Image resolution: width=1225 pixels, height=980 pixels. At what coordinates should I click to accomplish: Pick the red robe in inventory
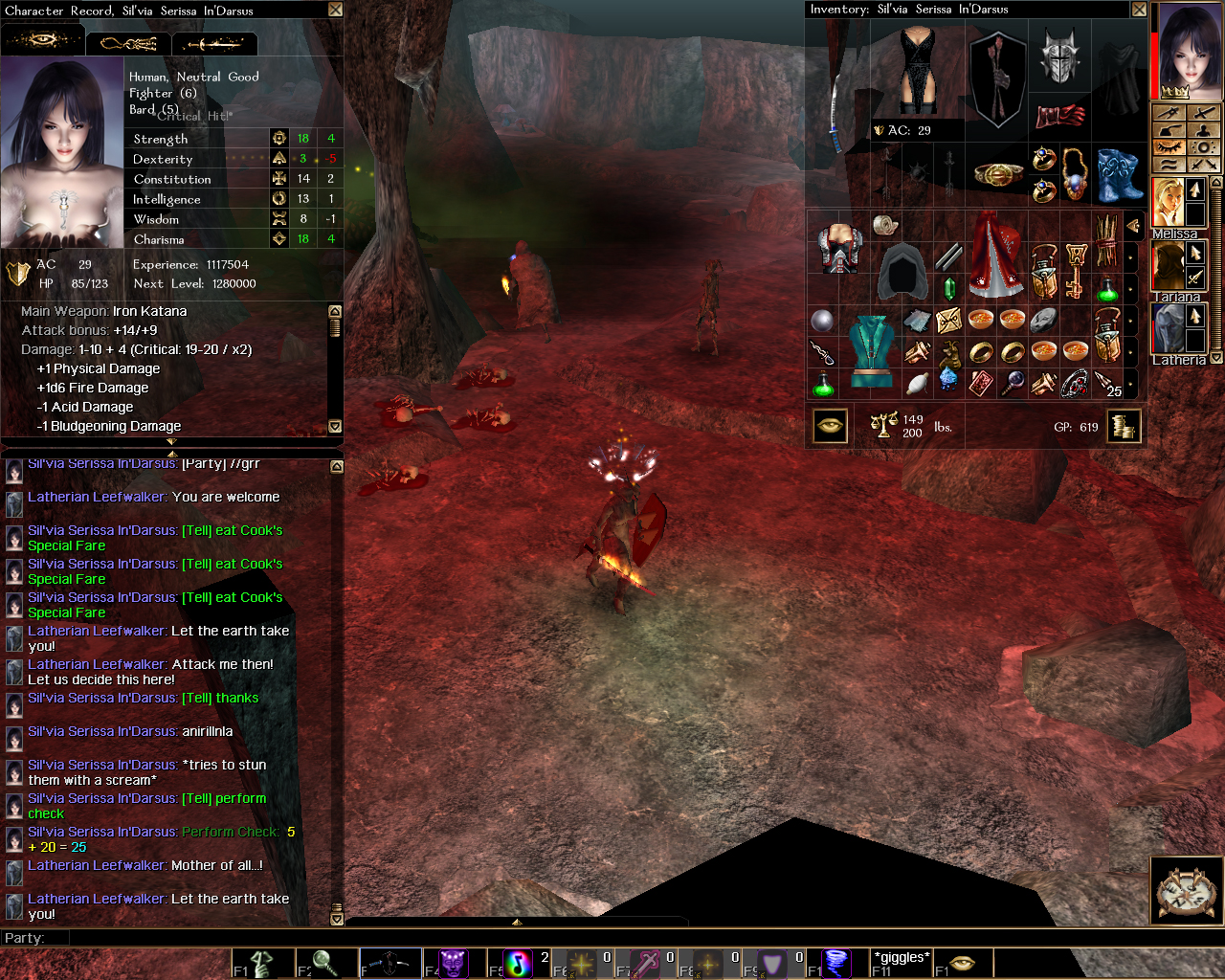click(995, 256)
